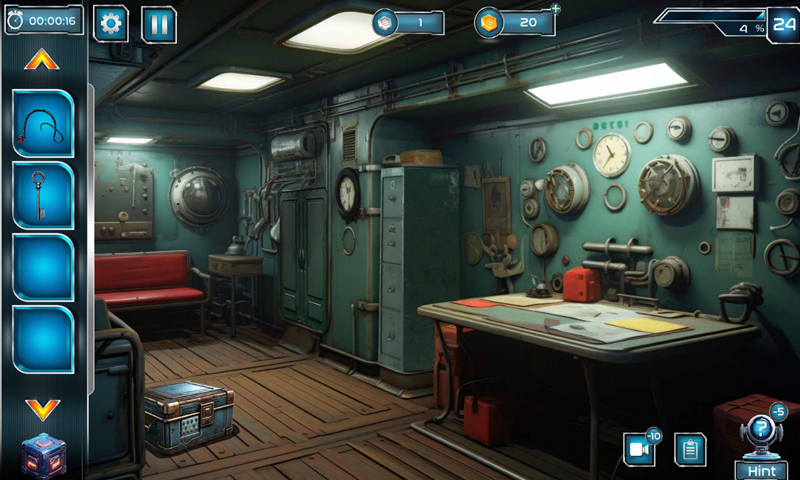Move inventory list down with orange arrow
The height and width of the screenshot is (480, 800).
pos(42,408)
